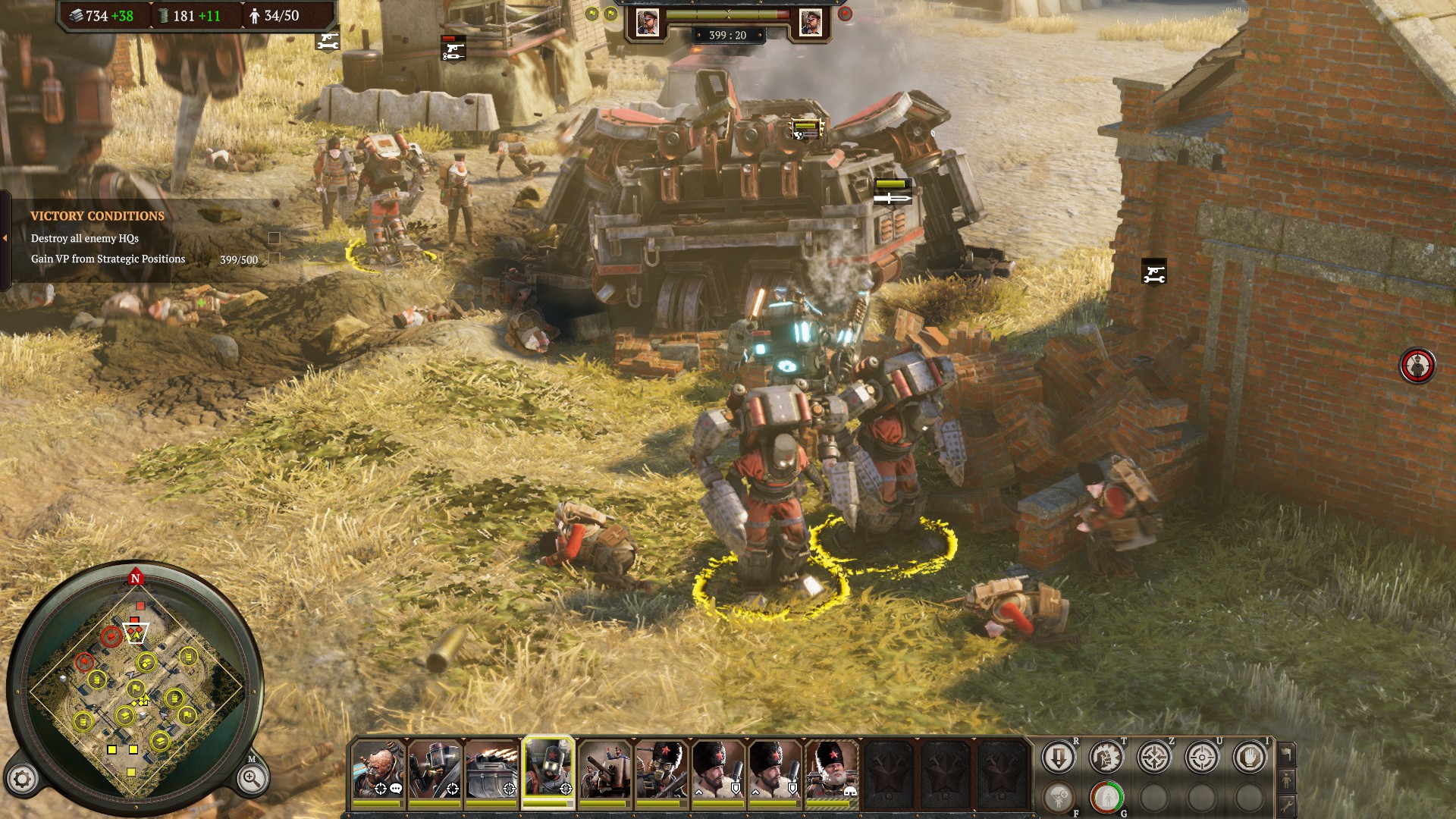Select the white-bearded soldier unit card
The image size is (1456, 819).
(x=832, y=770)
